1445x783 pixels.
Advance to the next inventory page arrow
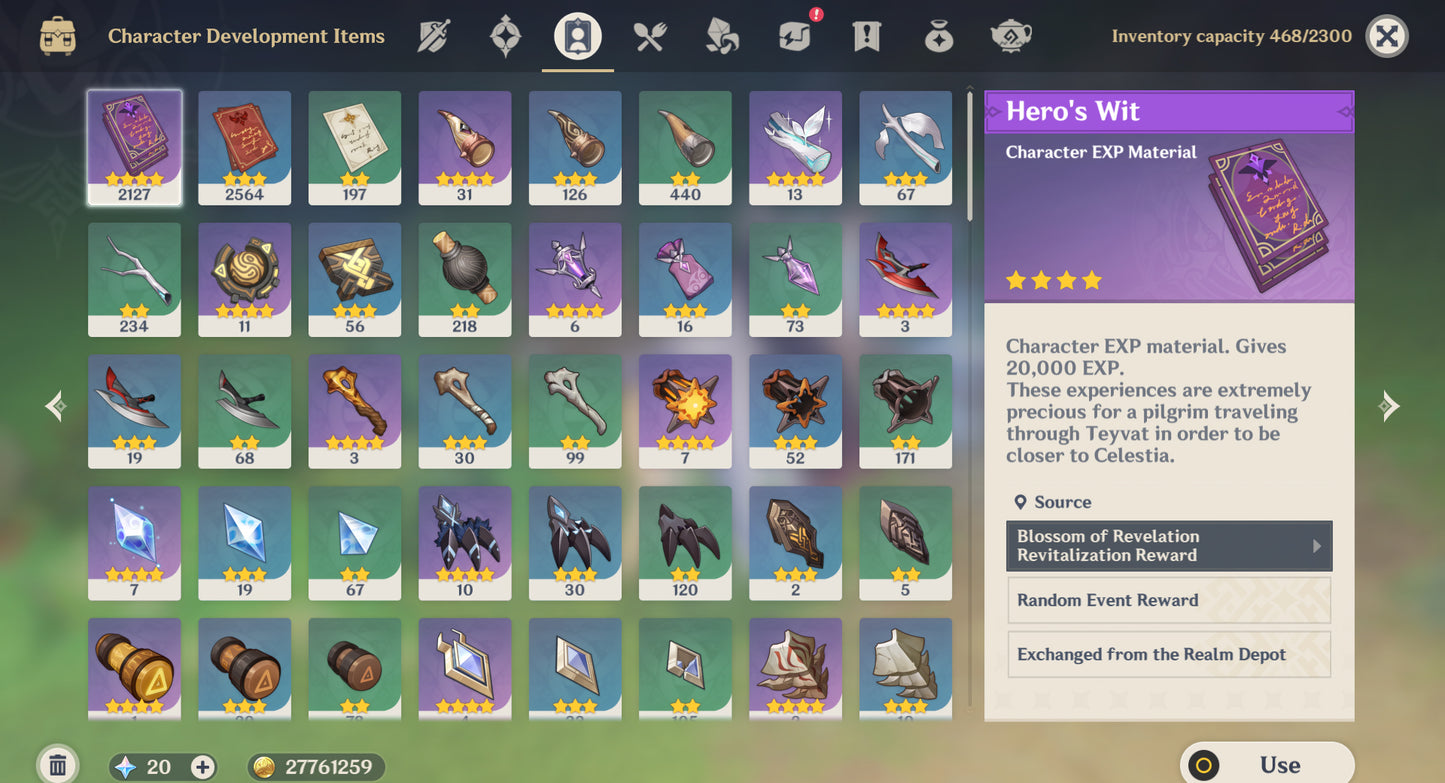click(x=1389, y=405)
